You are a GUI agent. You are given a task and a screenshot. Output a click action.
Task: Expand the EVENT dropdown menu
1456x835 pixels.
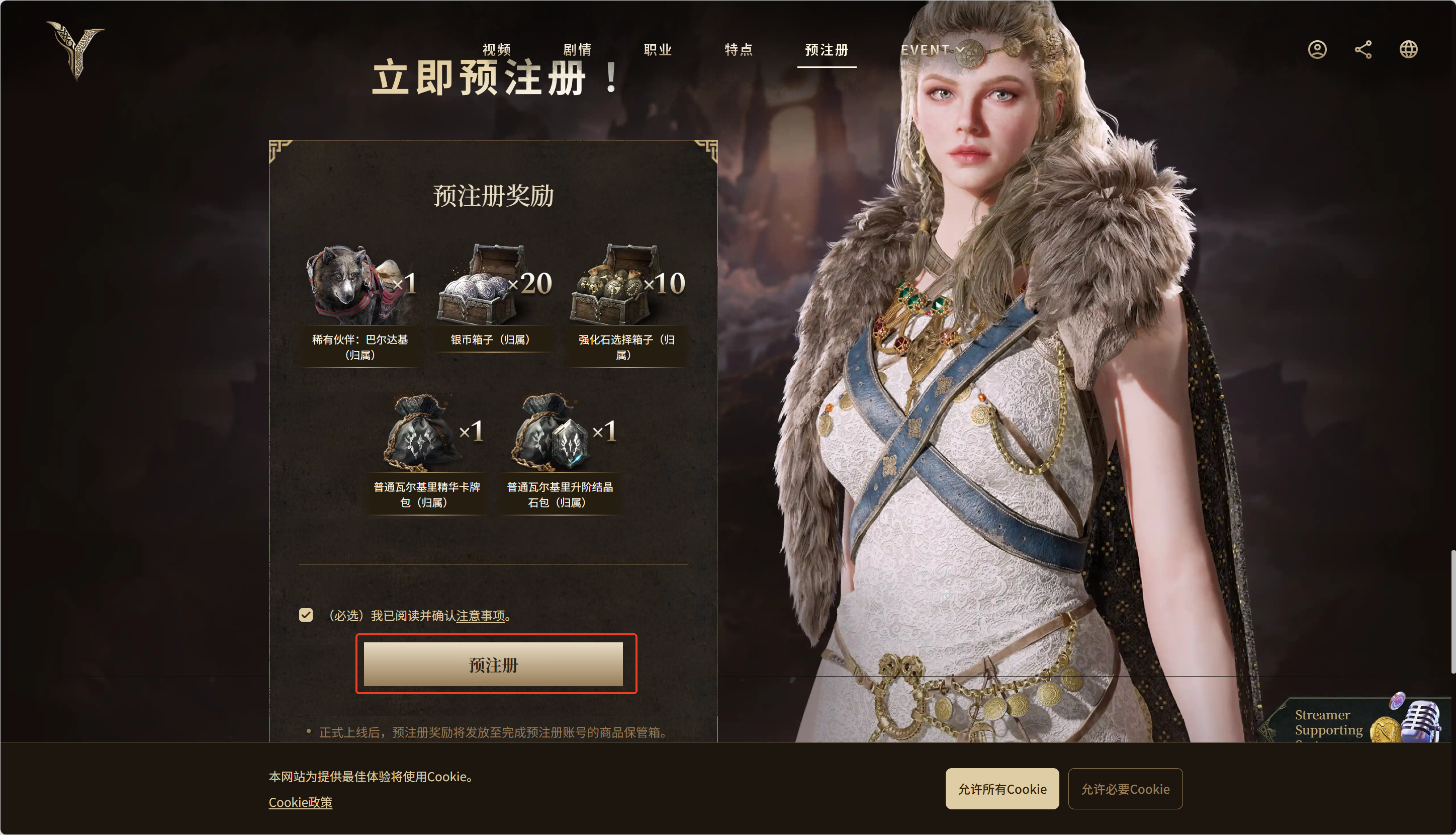pyautogui.click(x=932, y=50)
